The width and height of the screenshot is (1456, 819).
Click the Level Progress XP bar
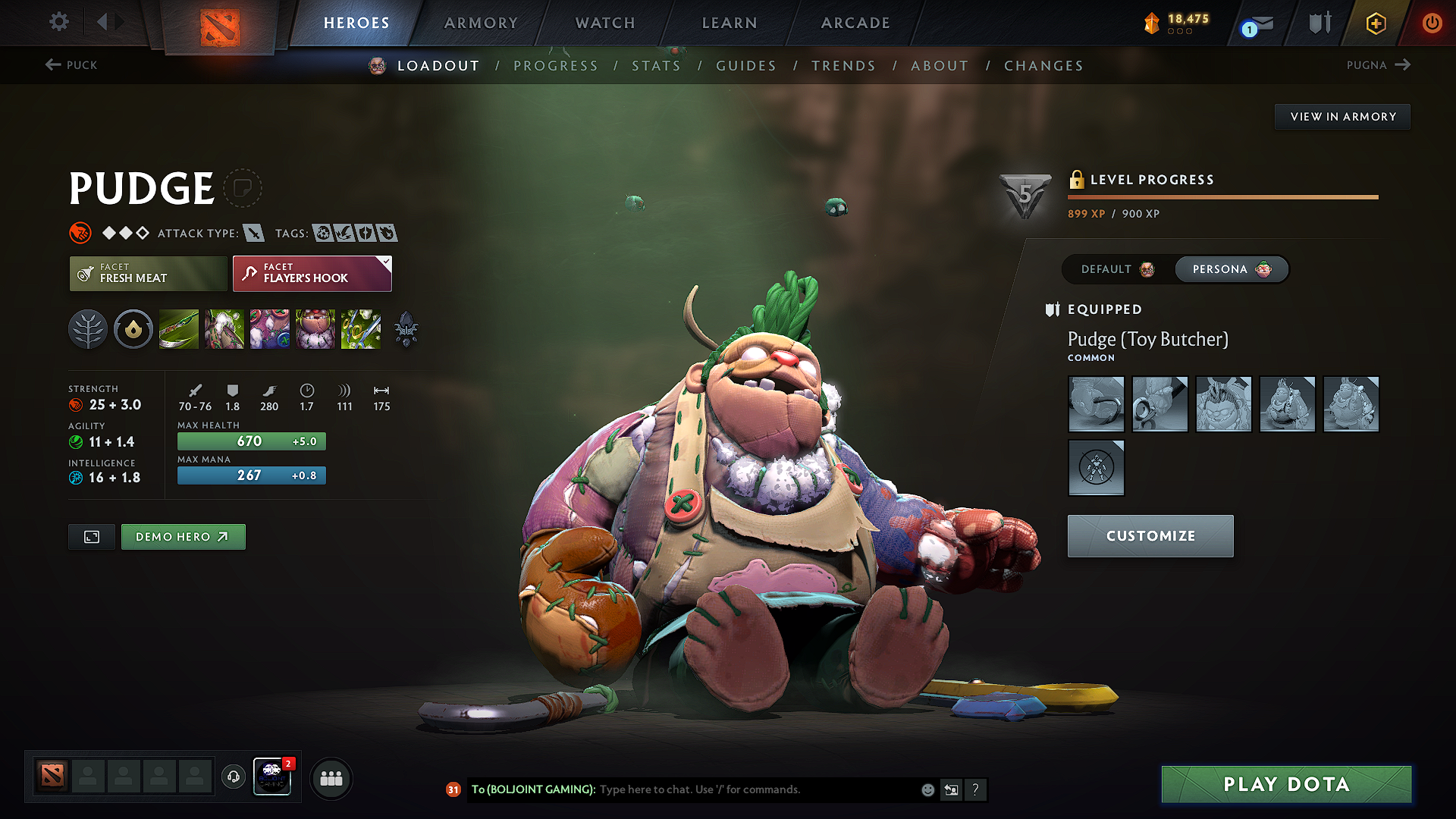click(1222, 197)
